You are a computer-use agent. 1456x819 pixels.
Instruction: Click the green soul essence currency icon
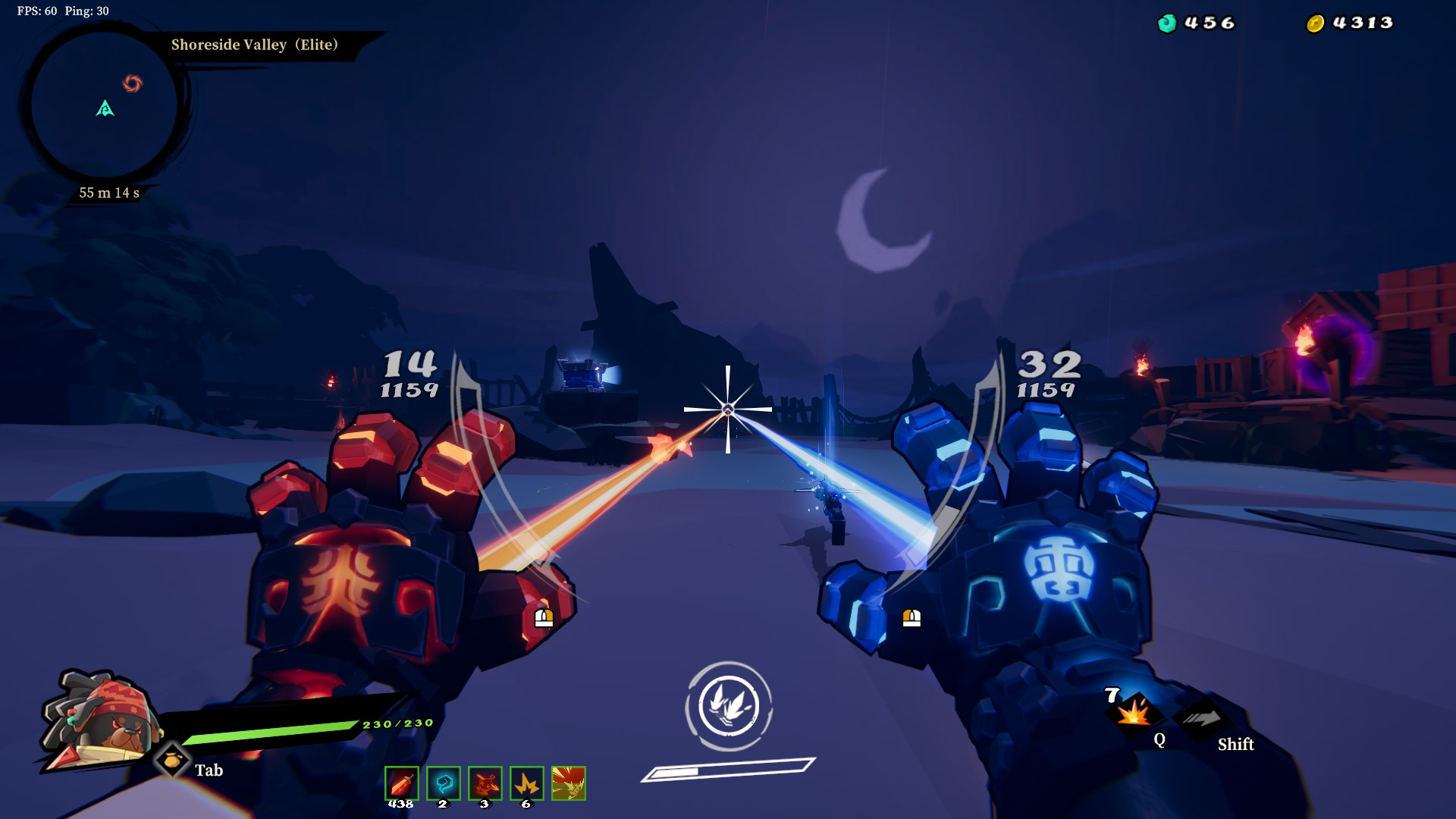tap(1166, 24)
